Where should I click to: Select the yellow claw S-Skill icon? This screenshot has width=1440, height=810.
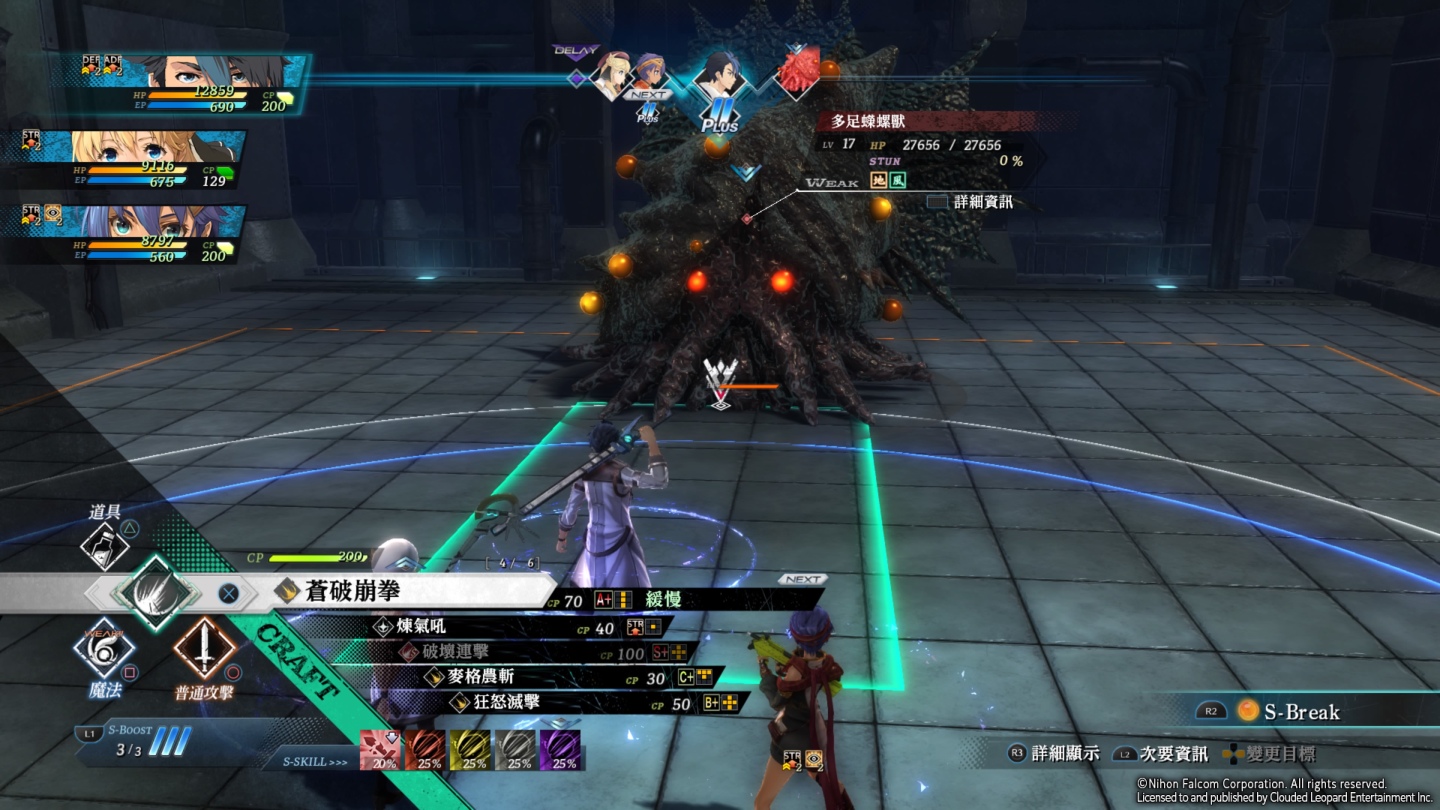pos(470,750)
